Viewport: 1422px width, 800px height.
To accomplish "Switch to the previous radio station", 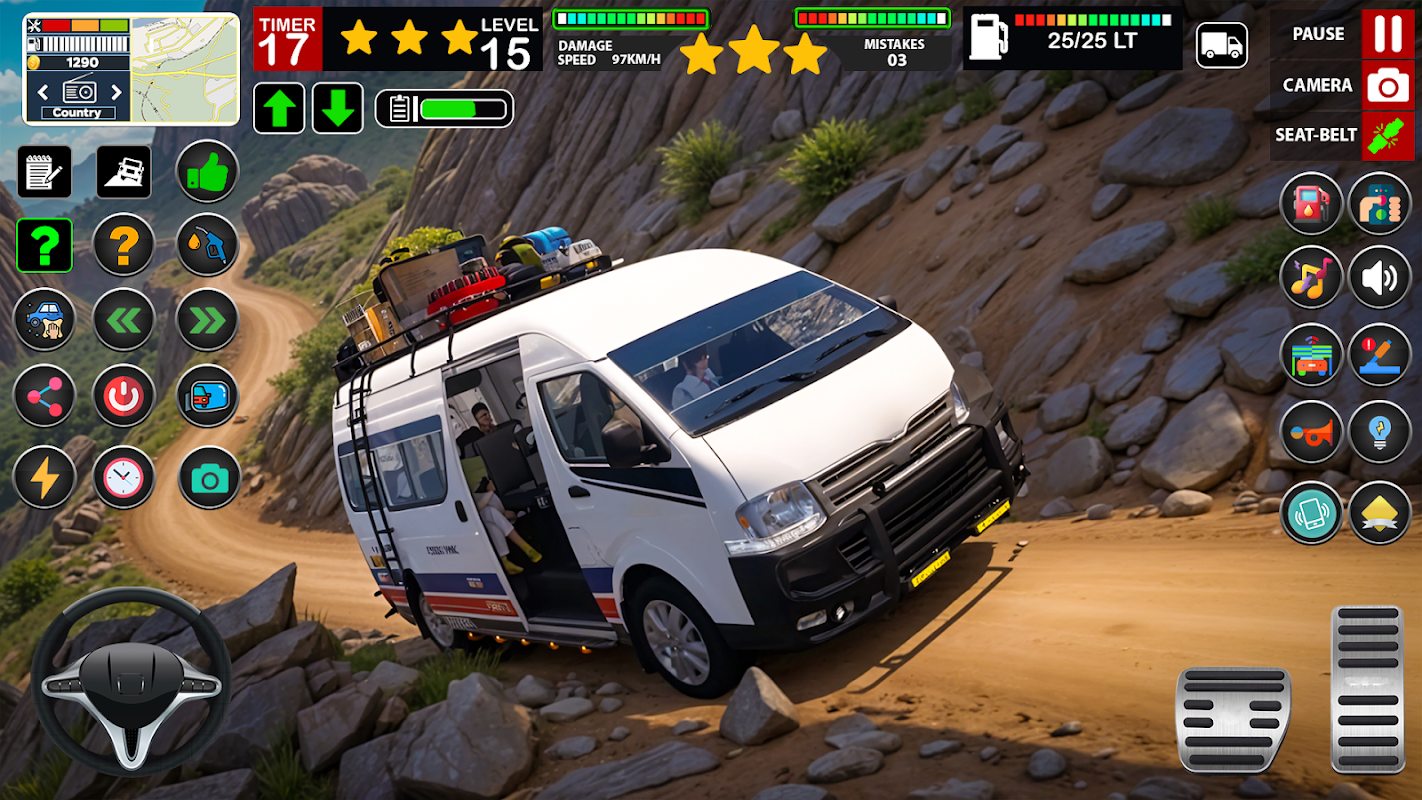I will click(x=43, y=92).
